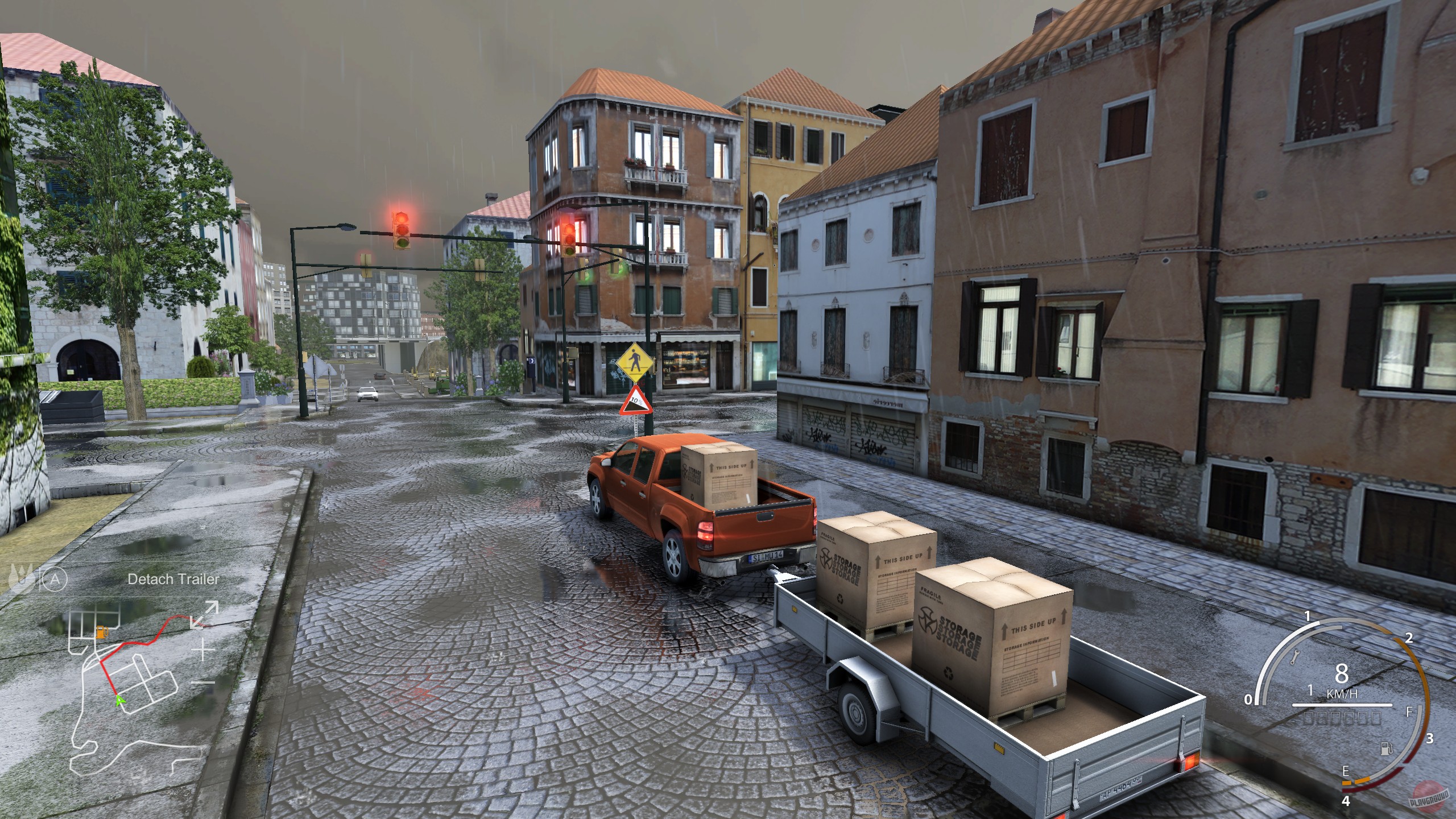Click the wrench damage indicator inside the speedometer
This screenshot has height=819, width=1456.
pyautogui.click(x=1296, y=657)
